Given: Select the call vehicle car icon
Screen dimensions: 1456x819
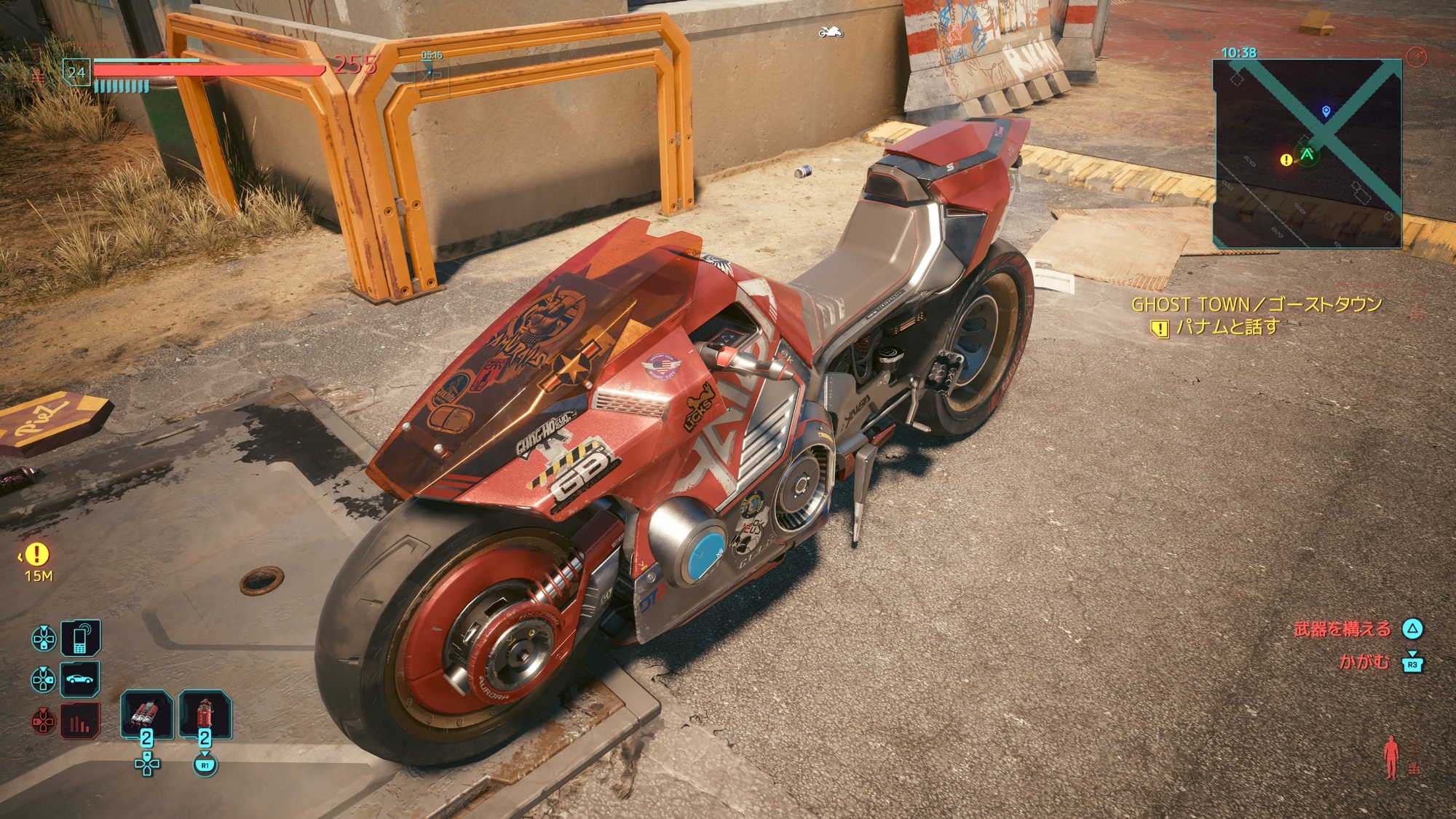Looking at the screenshot, I should [x=80, y=680].
